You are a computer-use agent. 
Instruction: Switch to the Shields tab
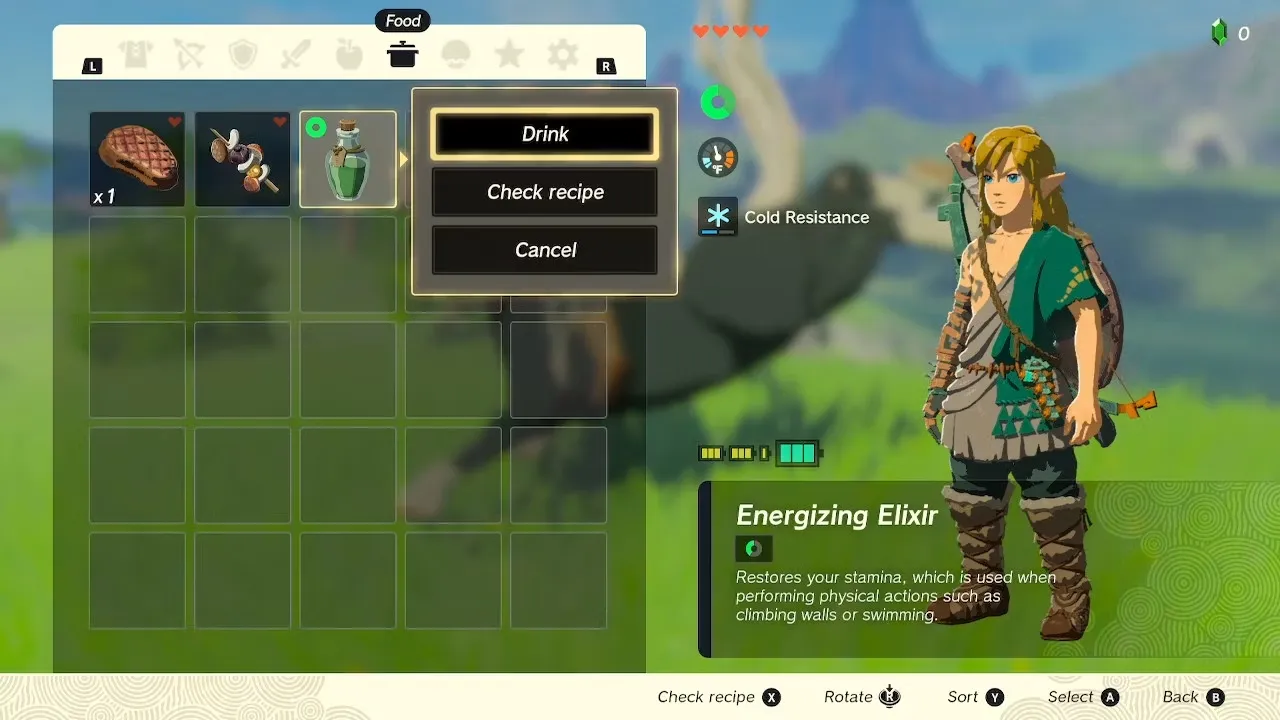[243, 55]
